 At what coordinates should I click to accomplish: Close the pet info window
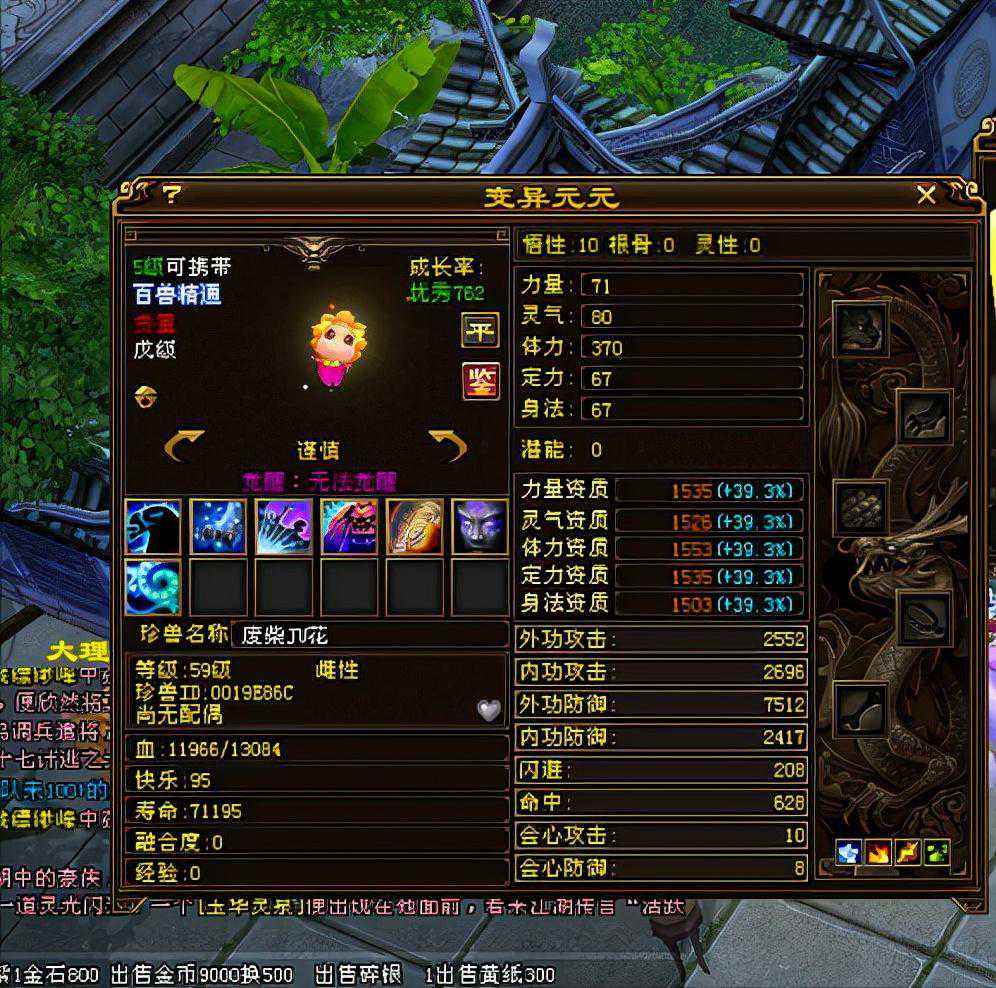[926, 195]
